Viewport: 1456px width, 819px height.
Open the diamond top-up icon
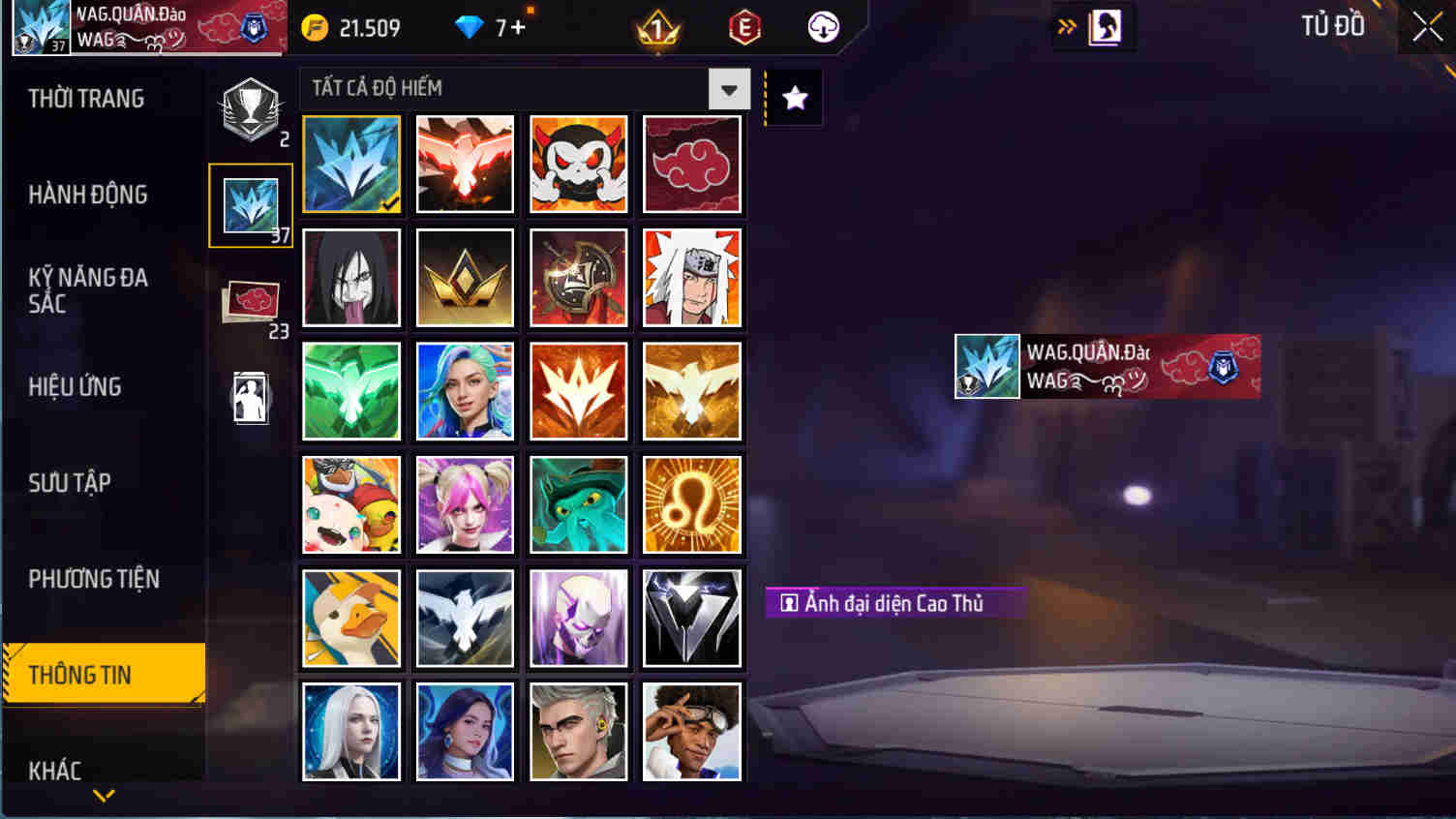470,27
